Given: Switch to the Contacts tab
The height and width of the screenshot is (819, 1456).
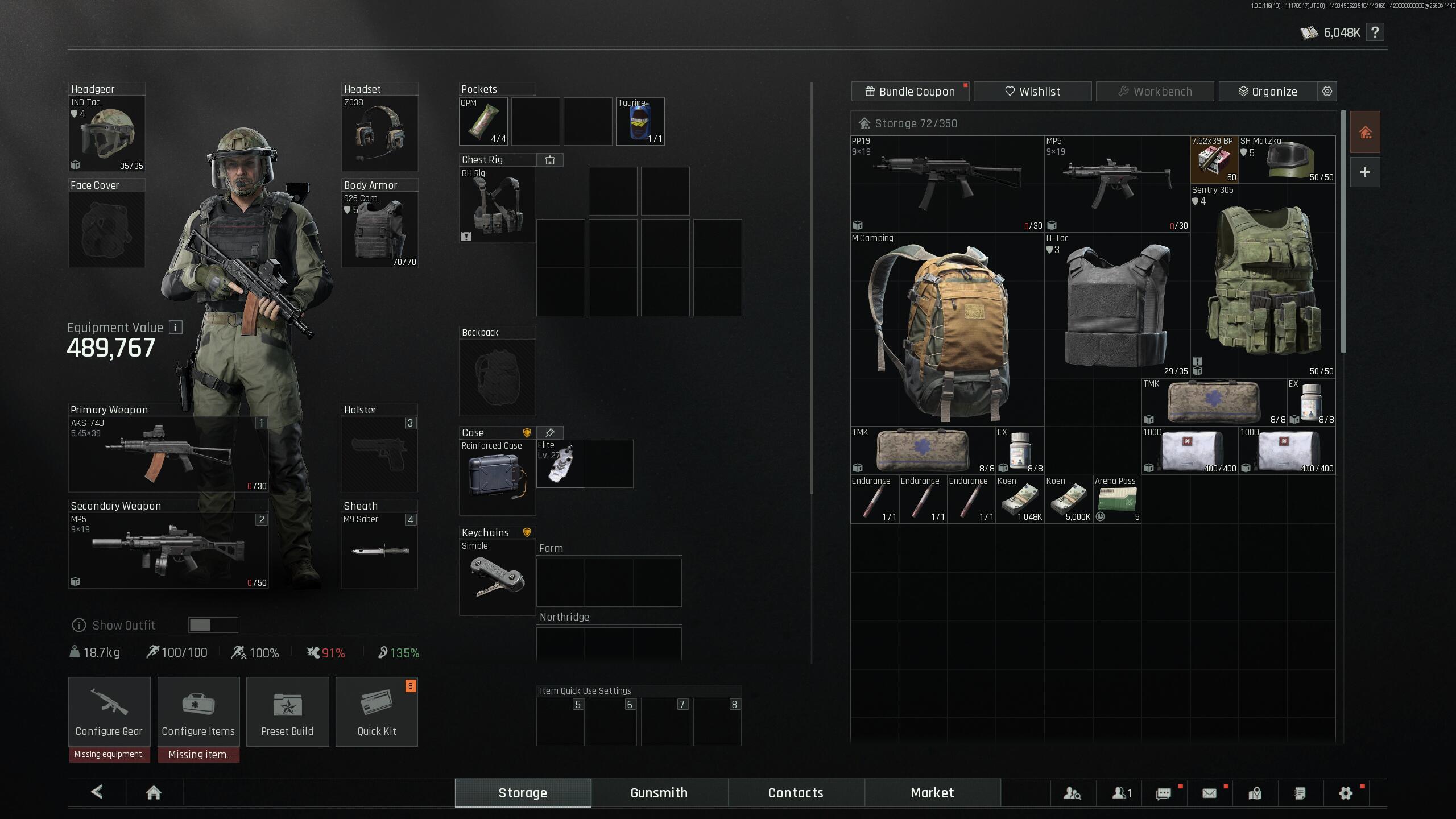Looking at the screenshot, I should [796, 793].
